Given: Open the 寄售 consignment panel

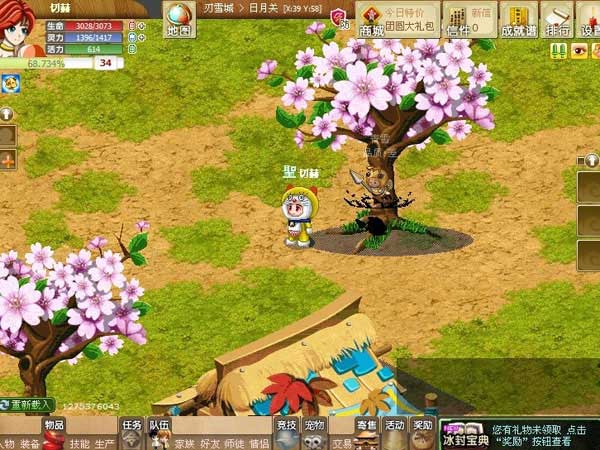Looking at the screenshot, I should click(x=367, y=425).
